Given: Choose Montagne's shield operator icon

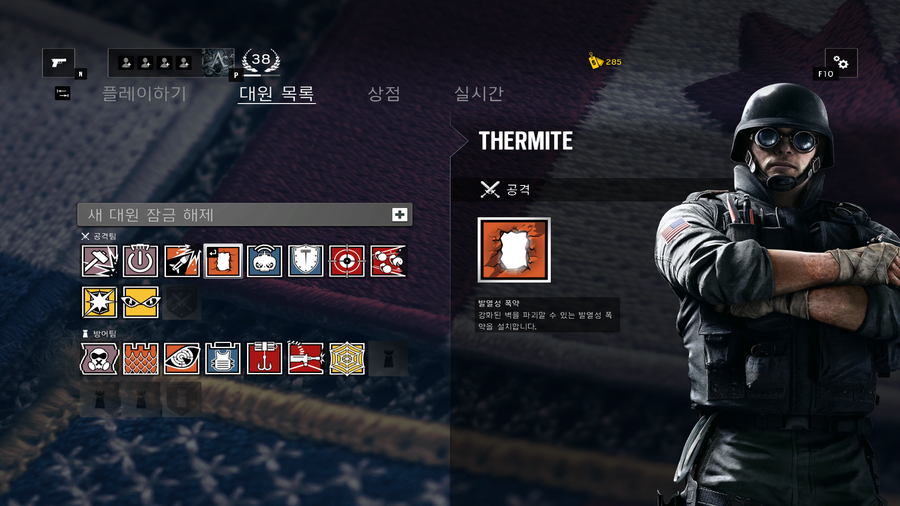Looking at the screenshot, I should point(306,261).
